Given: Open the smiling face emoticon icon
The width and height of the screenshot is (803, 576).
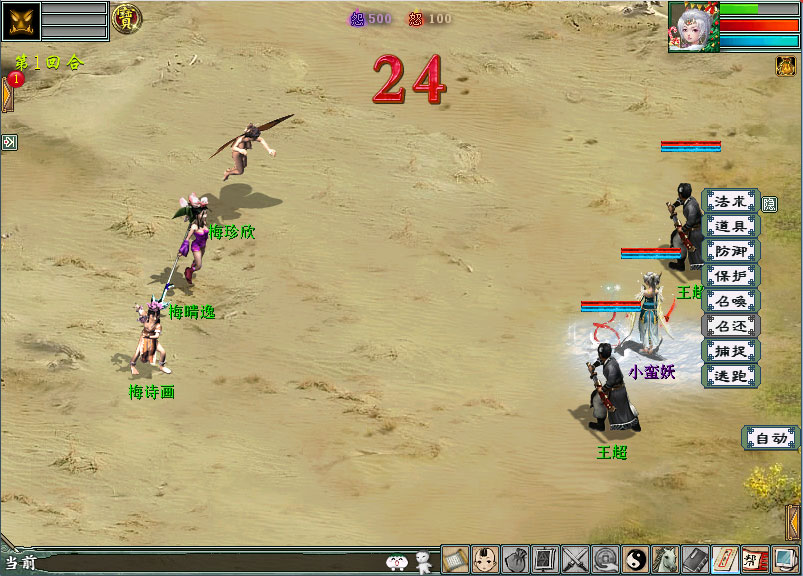Looking at the screenshot, I should (x=397, y=563).
